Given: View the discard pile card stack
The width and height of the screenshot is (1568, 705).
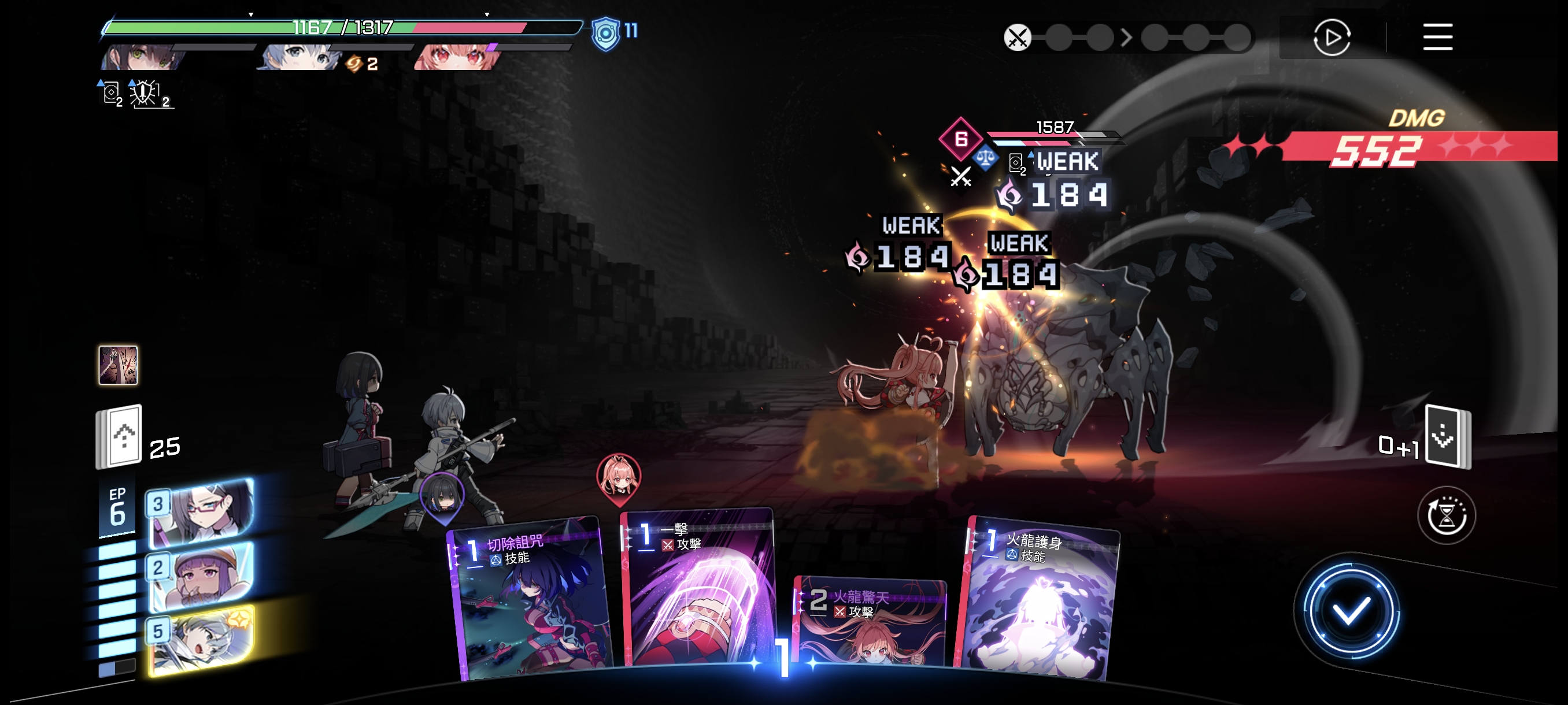Looking at the screenshot, I should [x=1447, y=437].
